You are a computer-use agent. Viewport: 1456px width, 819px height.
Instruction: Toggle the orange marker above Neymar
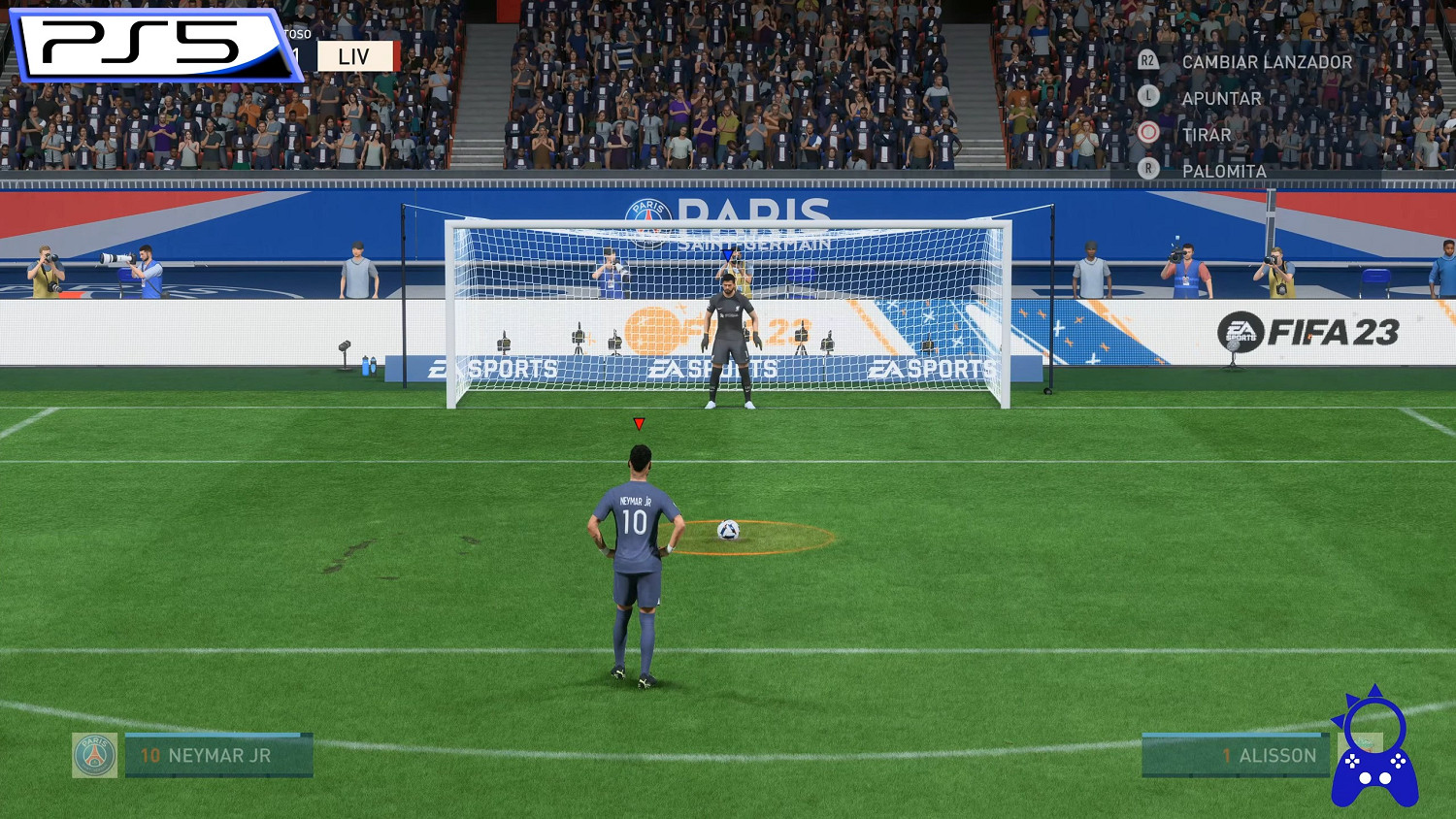click(x=639, y=422)
